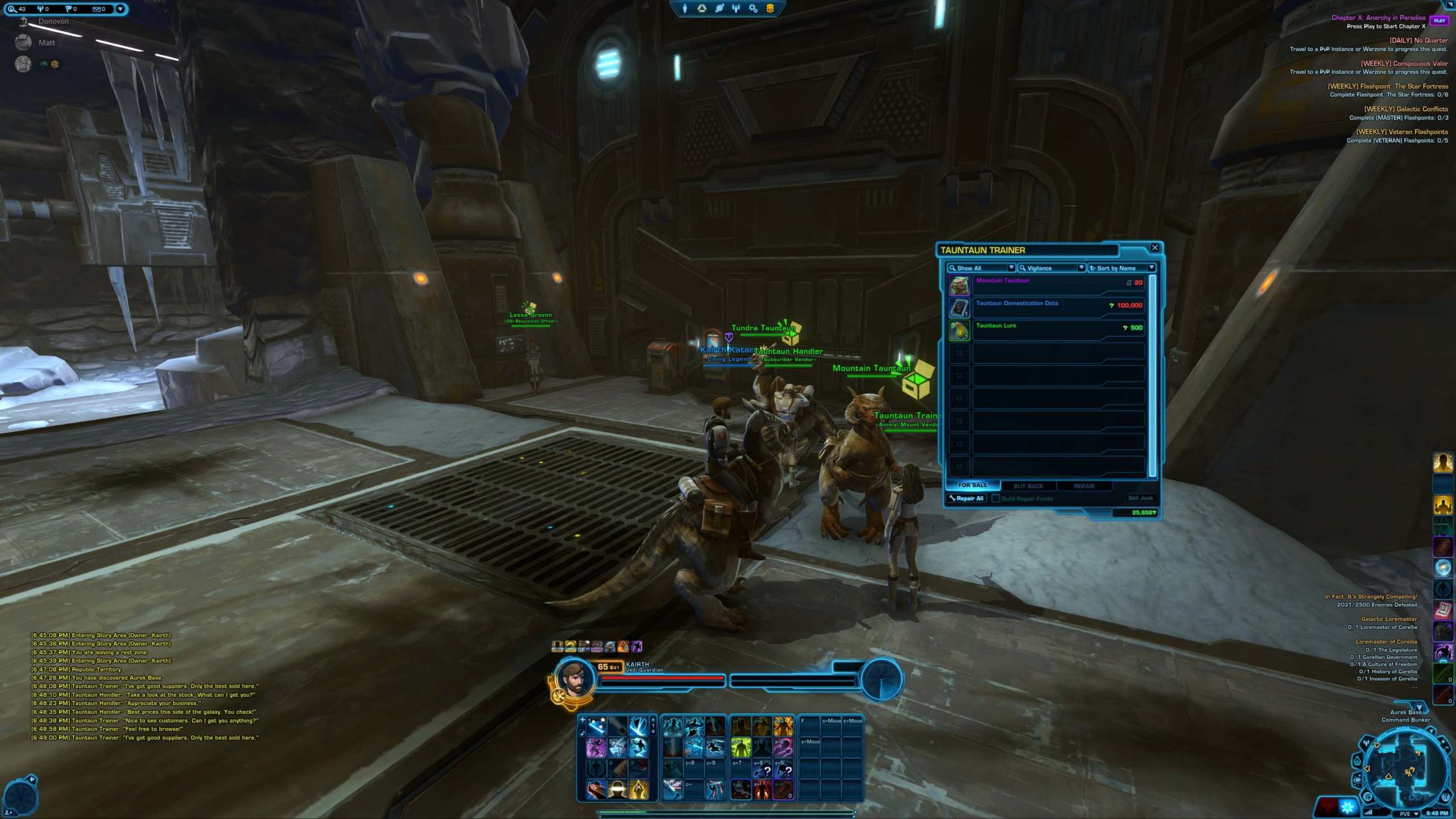Click the Sell Junk button
Screen dimensions: 1456x819
[x=1140, y=498]
